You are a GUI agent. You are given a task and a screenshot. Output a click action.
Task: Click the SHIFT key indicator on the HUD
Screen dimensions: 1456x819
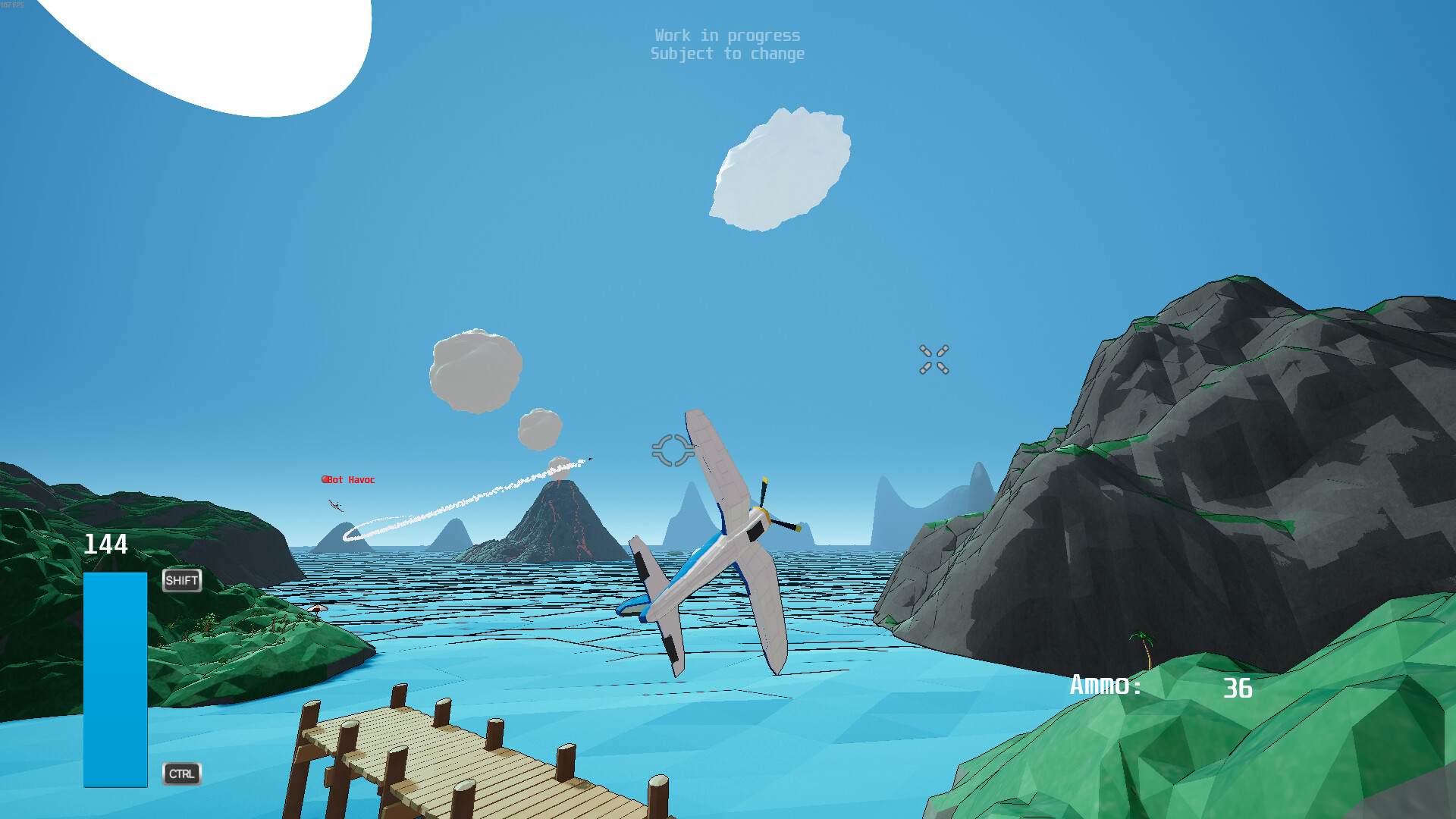[181, 580]
